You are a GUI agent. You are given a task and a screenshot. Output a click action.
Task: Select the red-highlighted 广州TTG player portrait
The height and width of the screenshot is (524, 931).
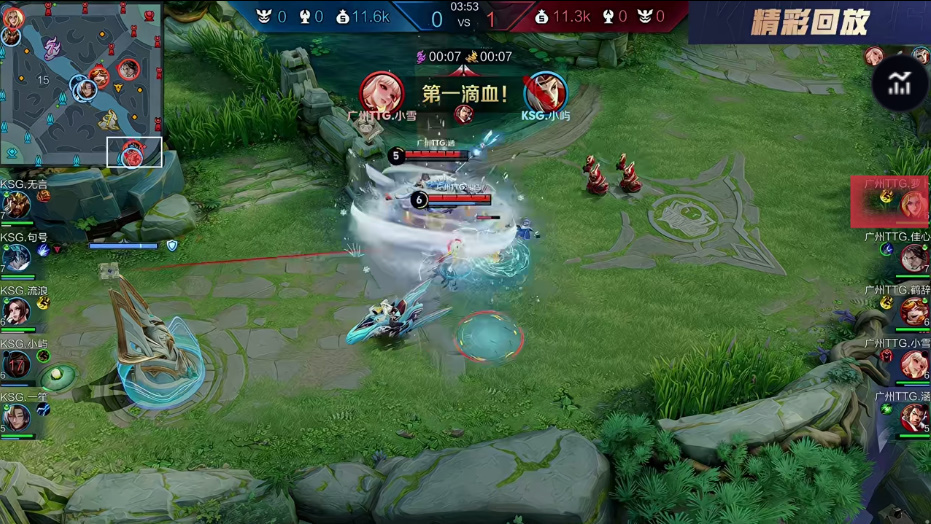[x=912, y=204]
